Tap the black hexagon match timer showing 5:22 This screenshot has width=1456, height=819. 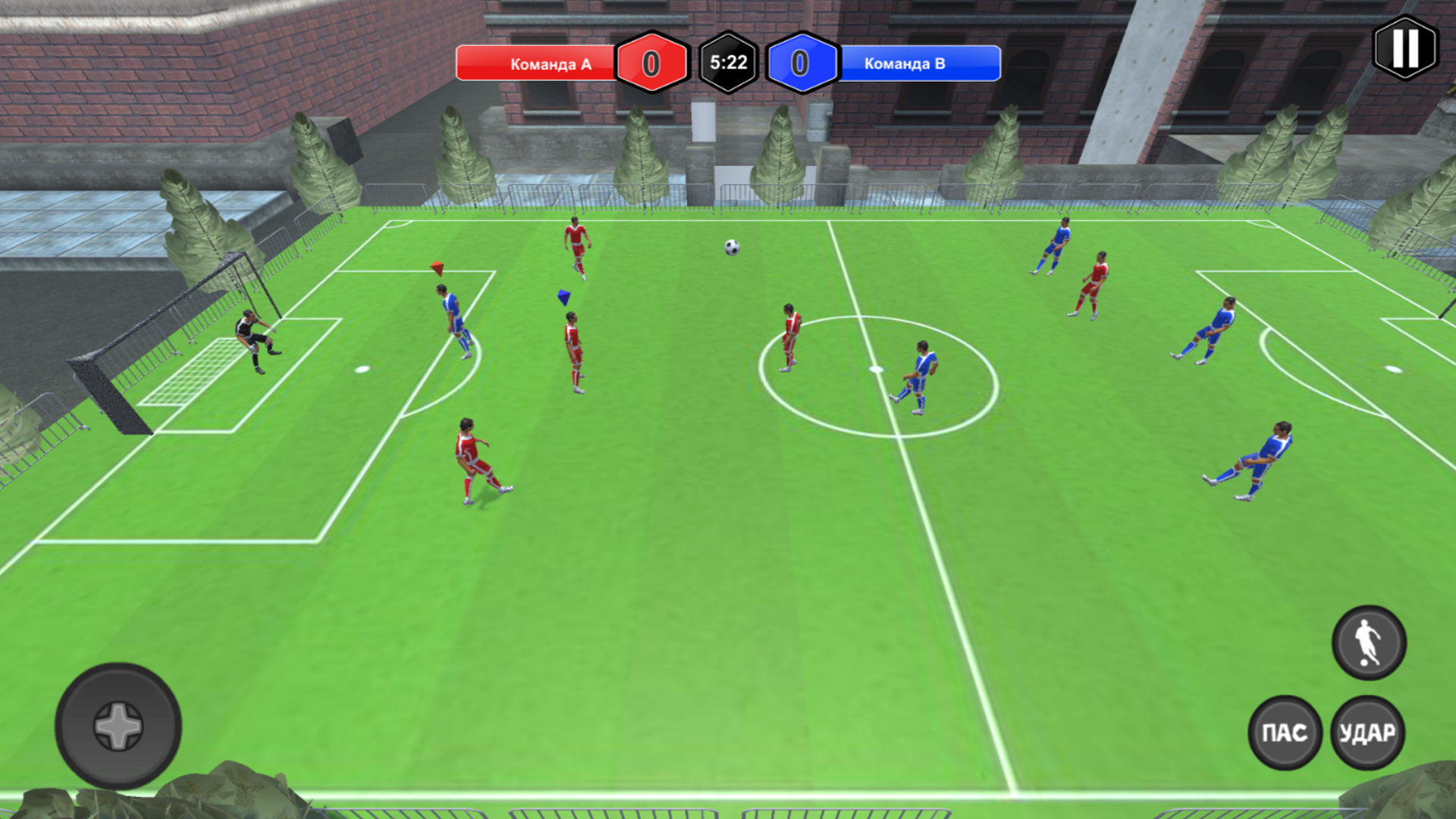(726, 64)
